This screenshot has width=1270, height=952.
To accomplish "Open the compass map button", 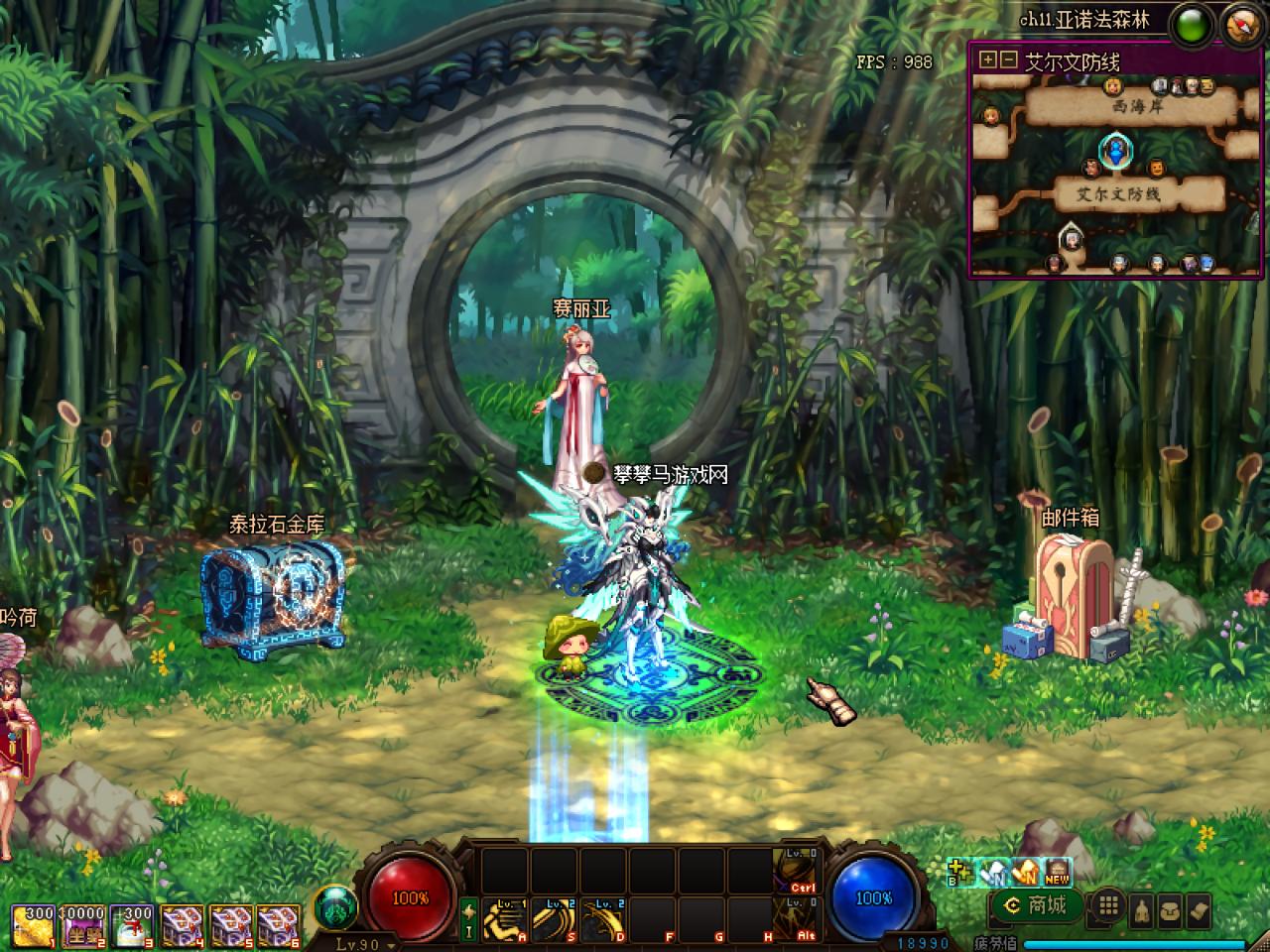I will coord(1242,23).
